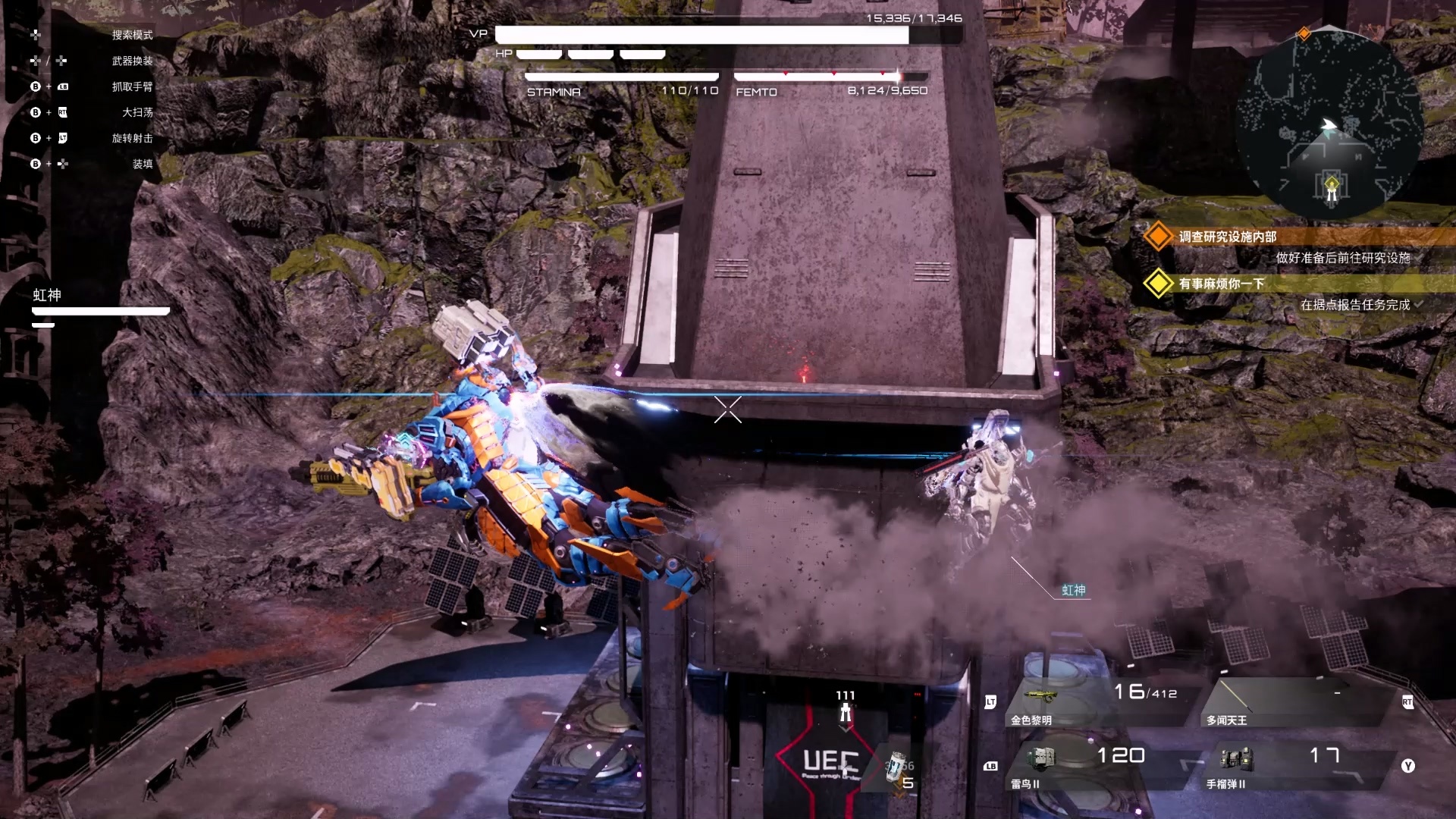Open the circular minimap

pos(1329,125)
